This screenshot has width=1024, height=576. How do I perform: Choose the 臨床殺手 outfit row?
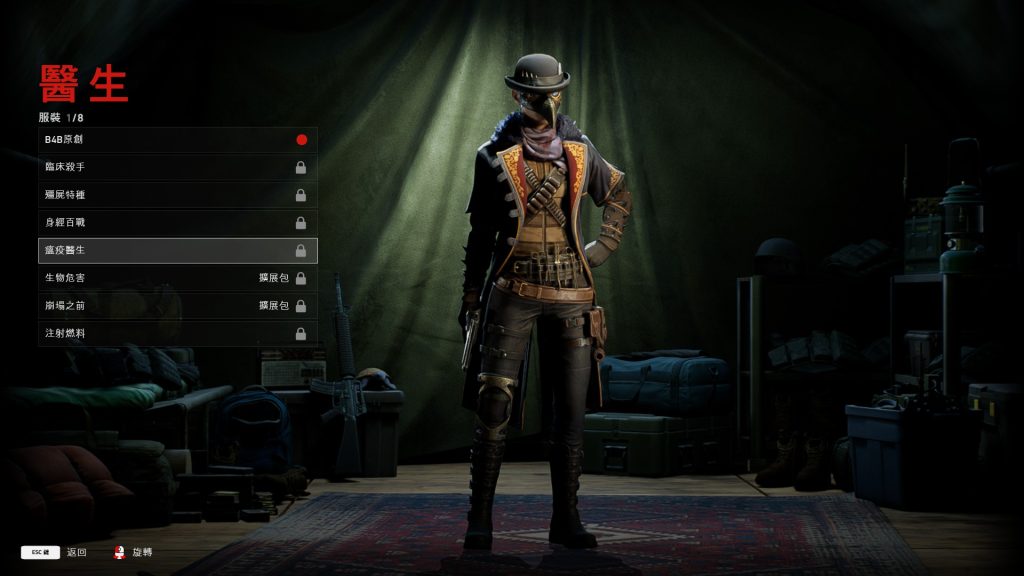pos(178,167)
